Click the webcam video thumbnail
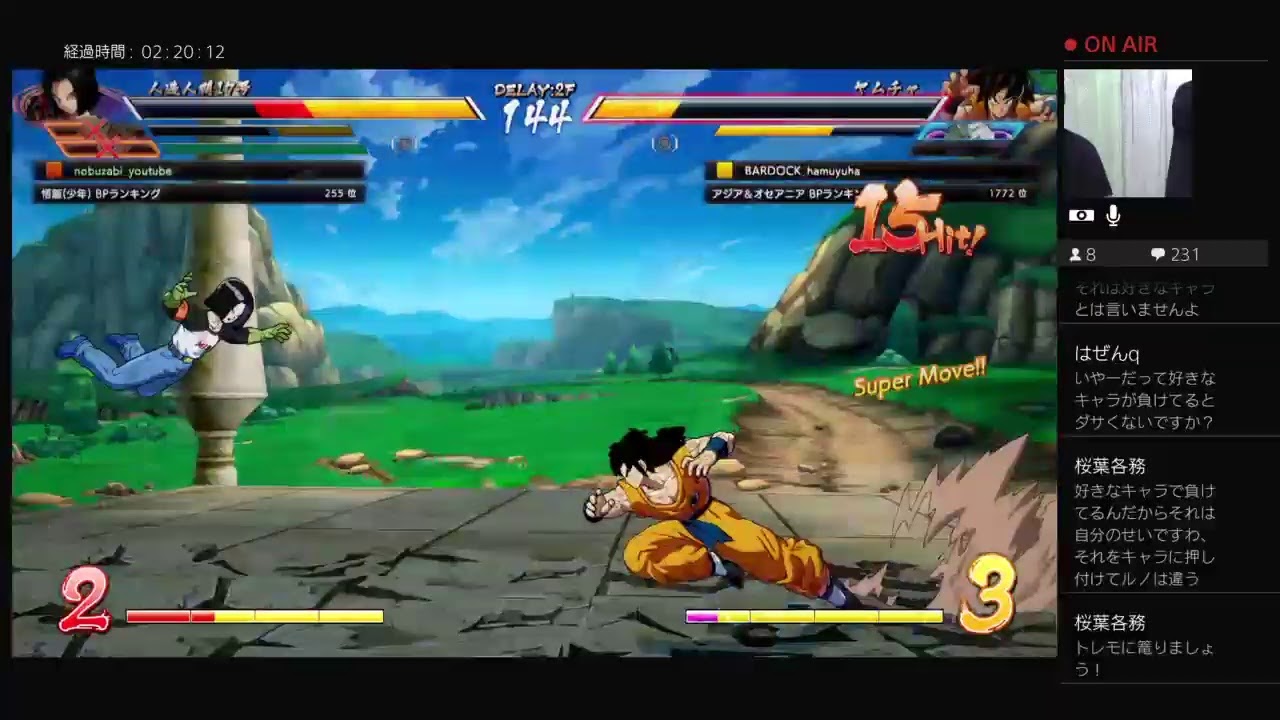This screenshot has width=1280, height=720. [1128, 133]
